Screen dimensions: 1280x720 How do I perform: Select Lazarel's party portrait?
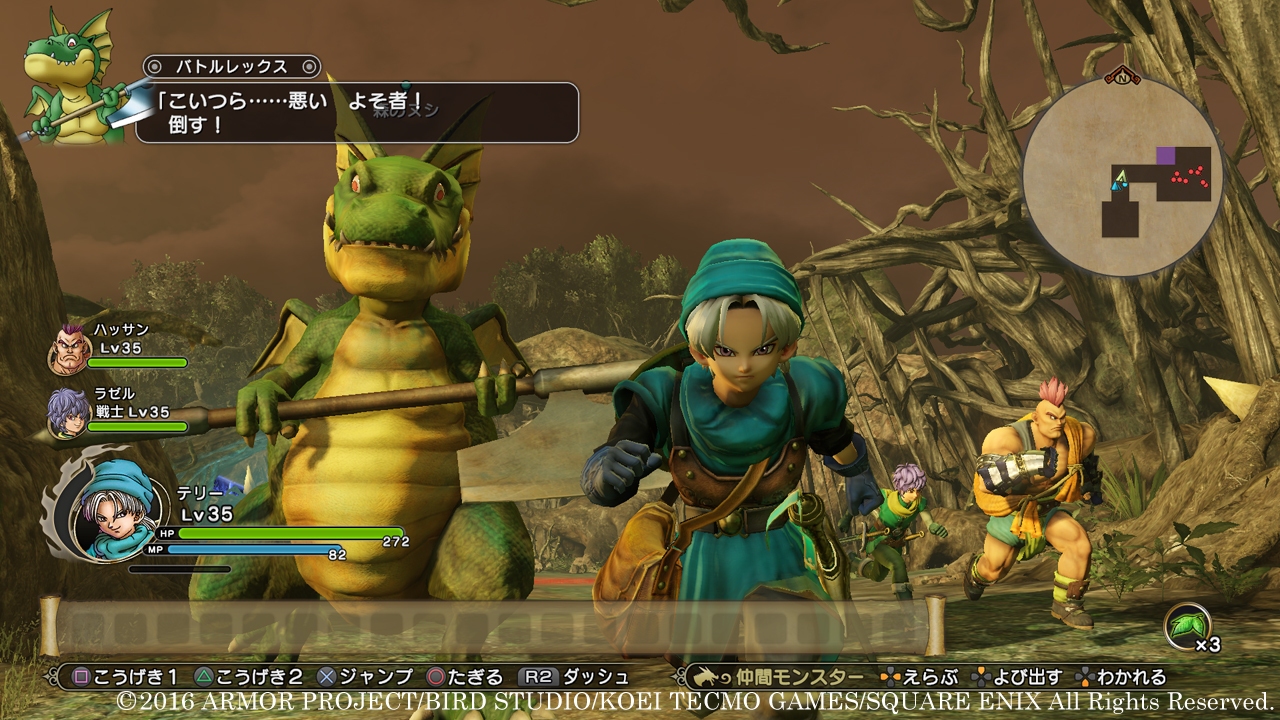point(68,412)
